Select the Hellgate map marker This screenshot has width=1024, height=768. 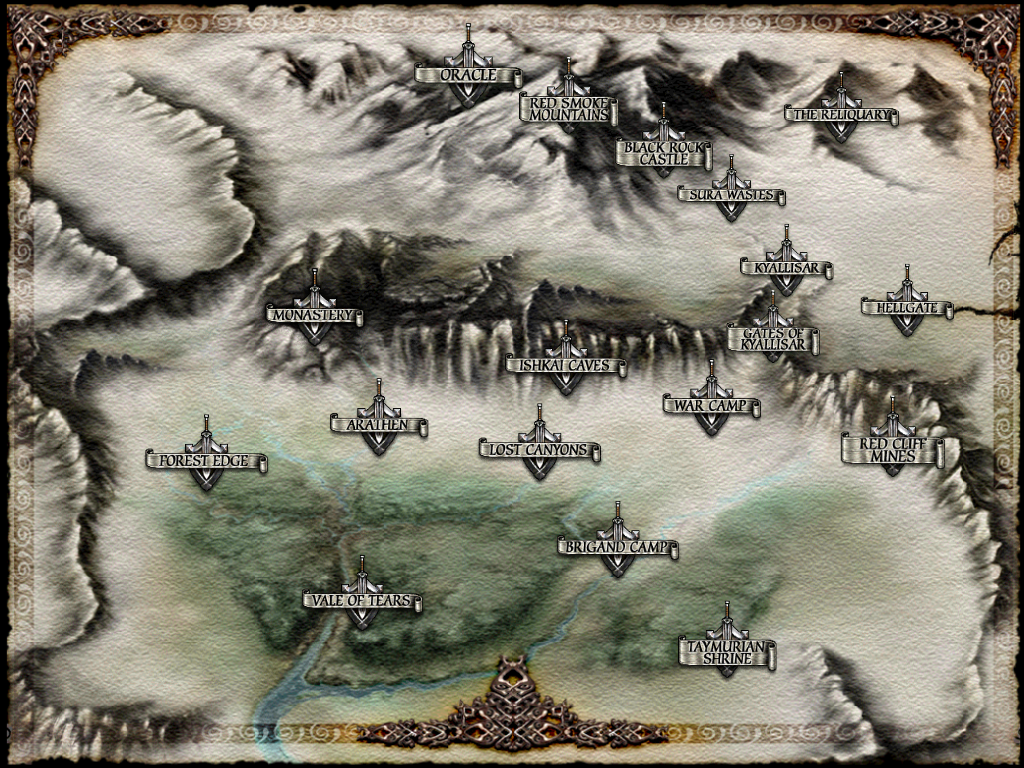coord(907,308)
